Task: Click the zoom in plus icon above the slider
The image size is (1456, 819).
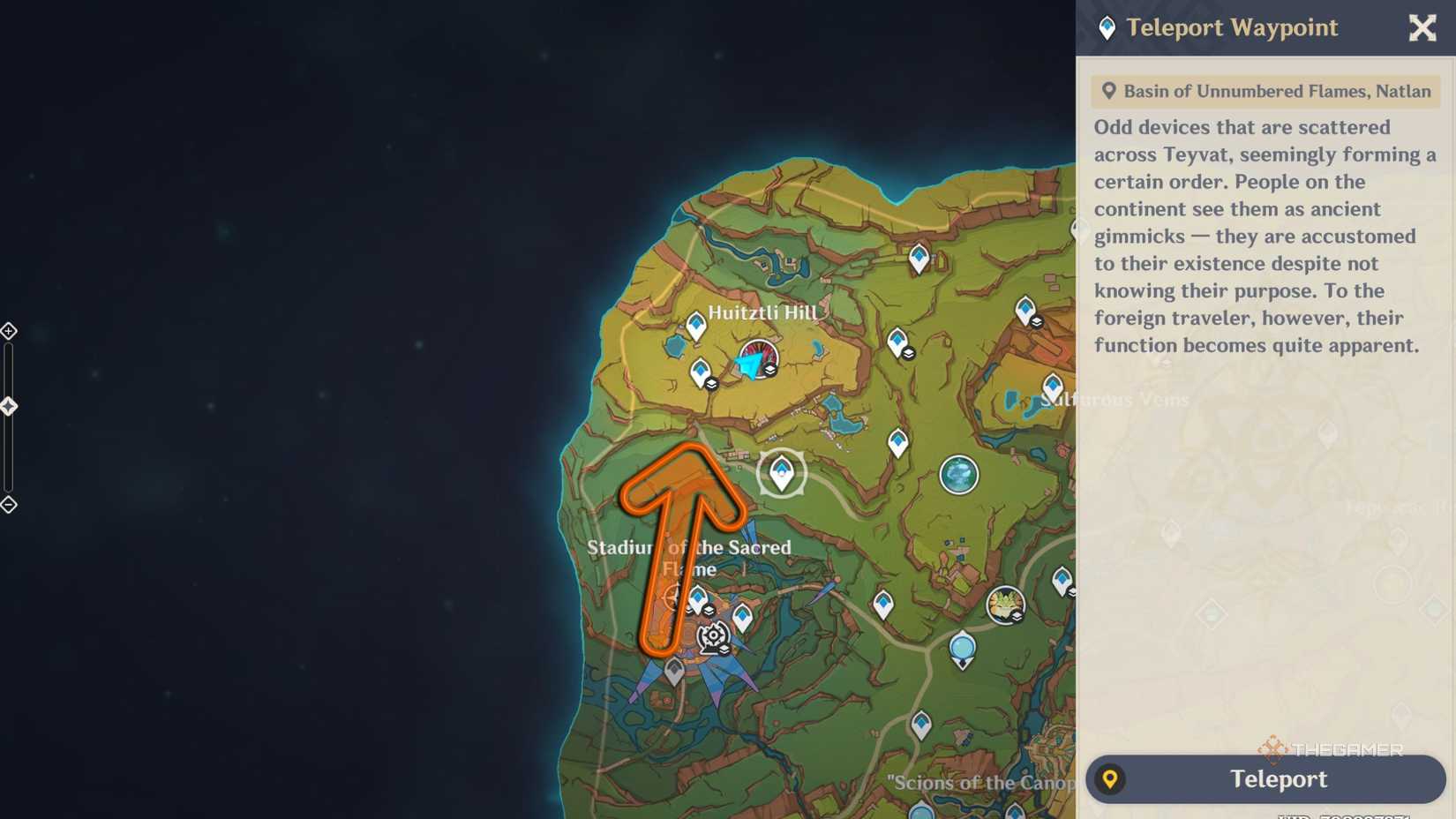Action: 9,331
